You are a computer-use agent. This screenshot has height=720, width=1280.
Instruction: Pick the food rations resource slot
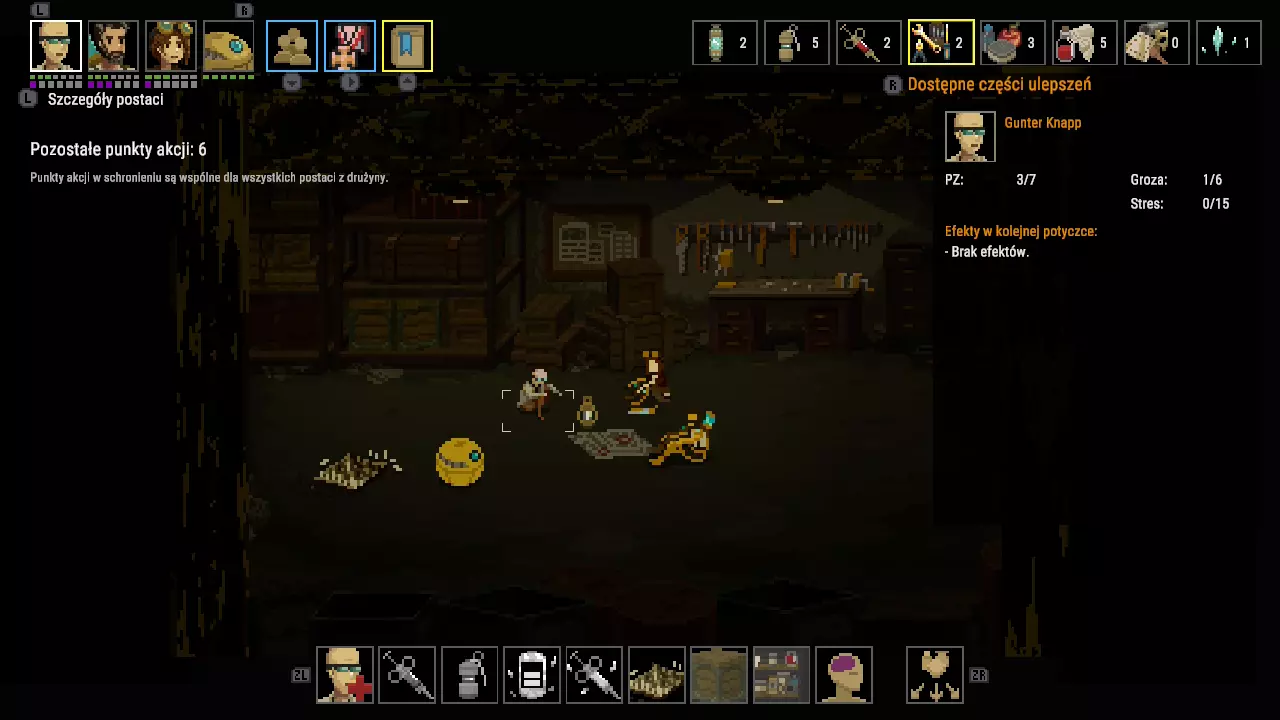pyautogui.click(x=1013, y=43)
